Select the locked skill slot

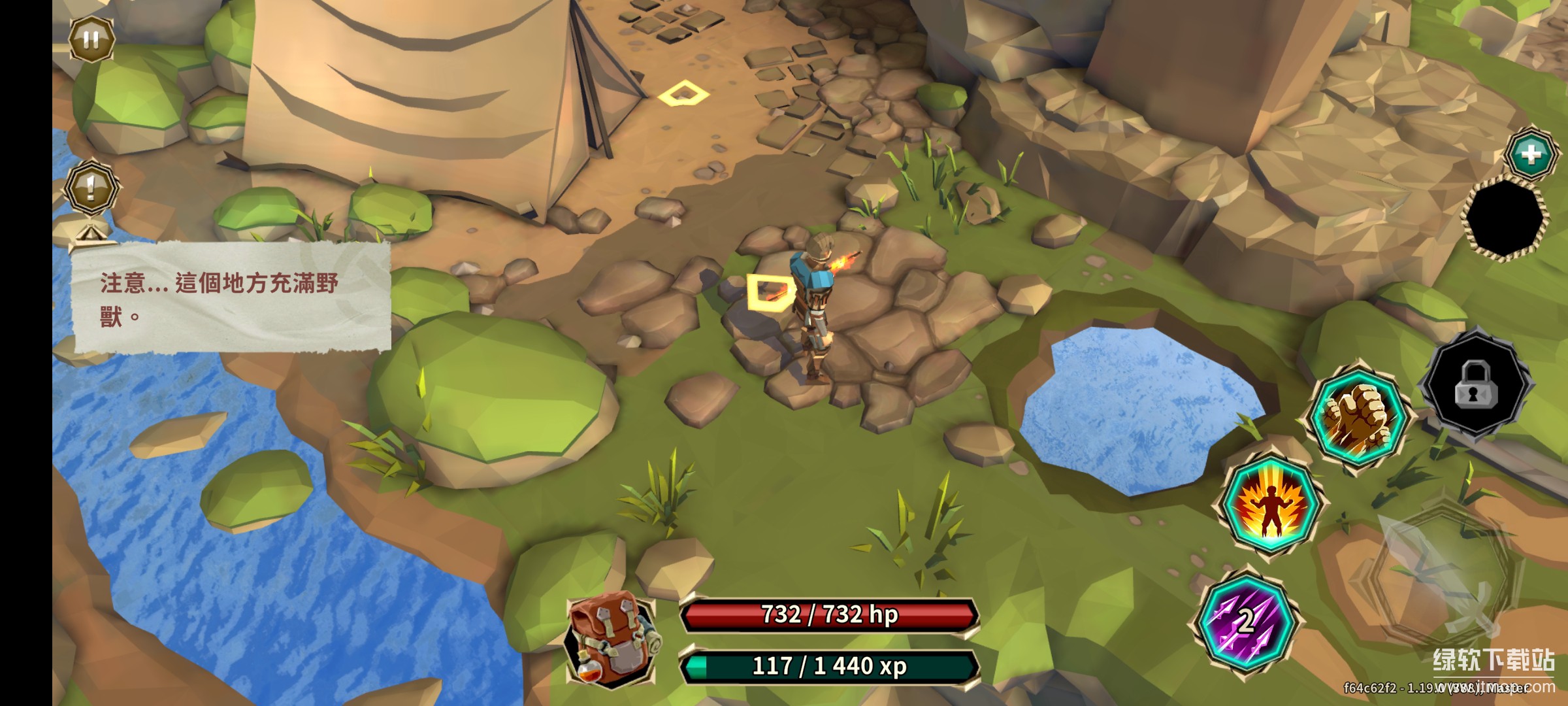pyautogui.click(x=1475, y=386)
